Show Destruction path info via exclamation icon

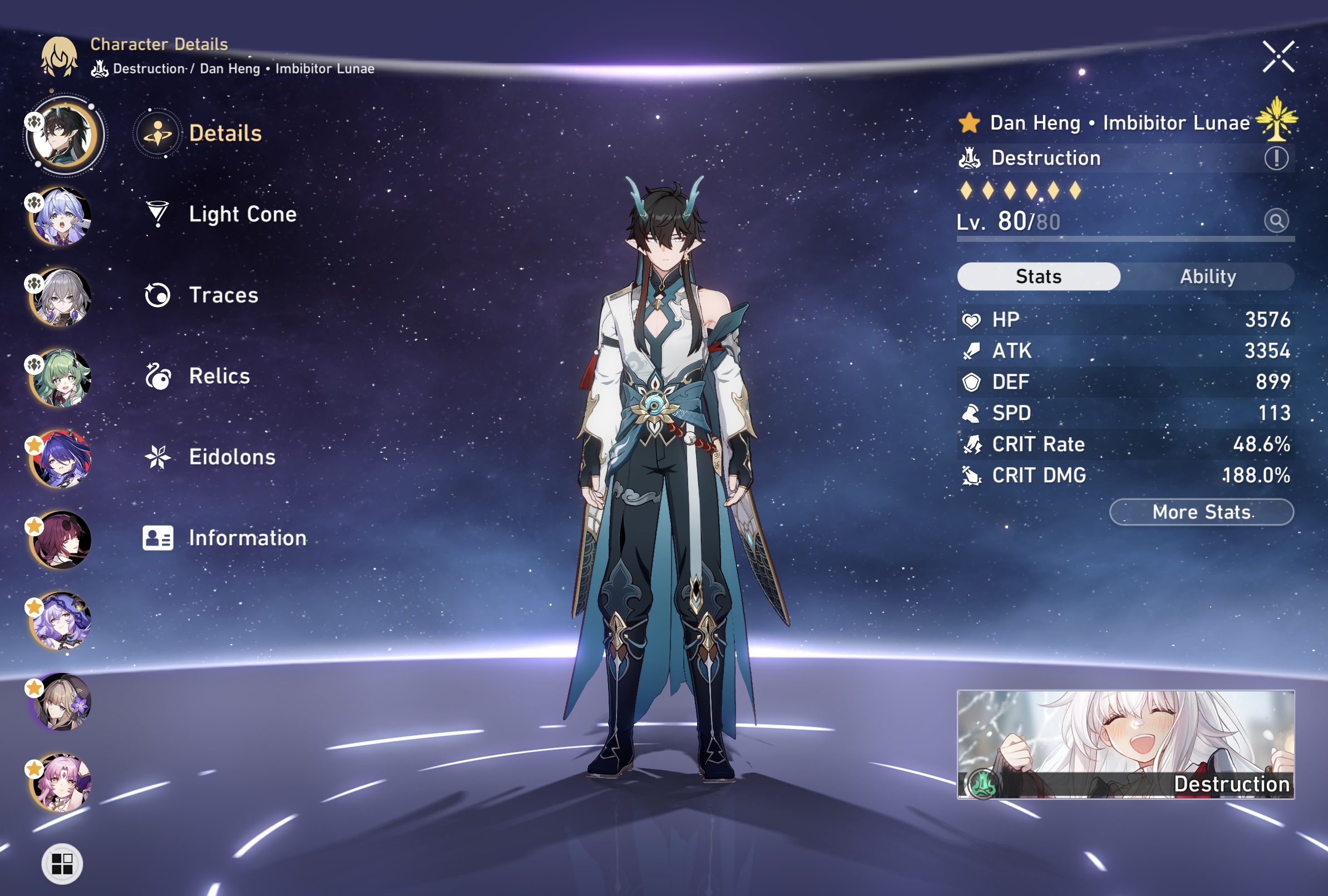[1276, 159]
